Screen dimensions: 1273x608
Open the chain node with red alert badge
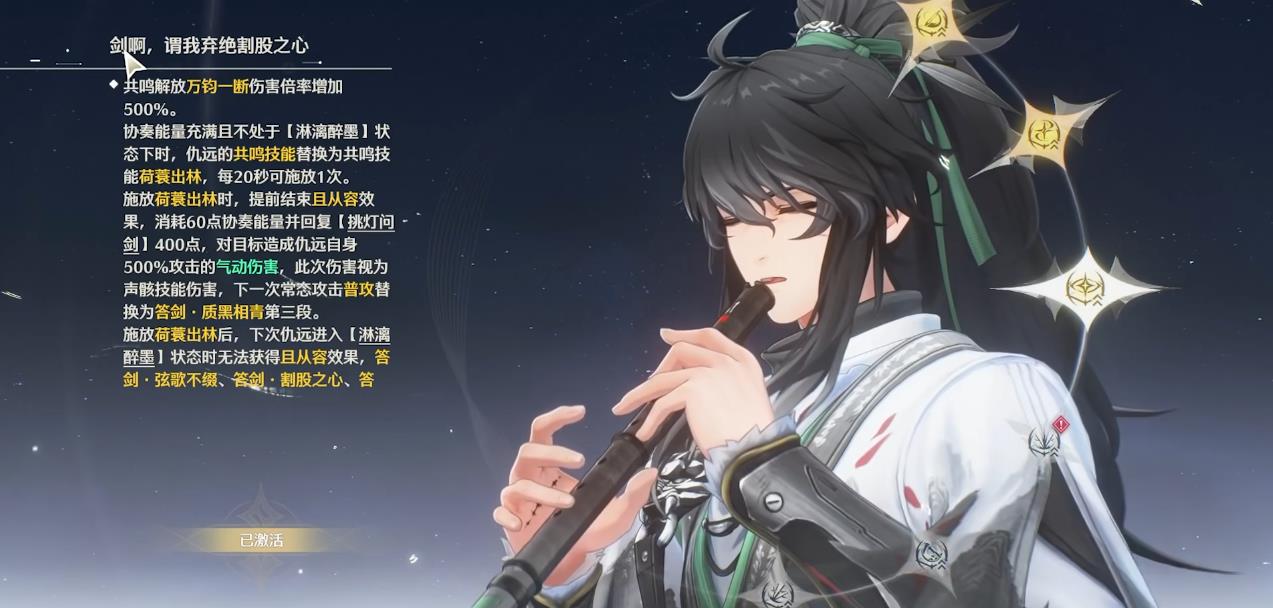point(1045,441)
